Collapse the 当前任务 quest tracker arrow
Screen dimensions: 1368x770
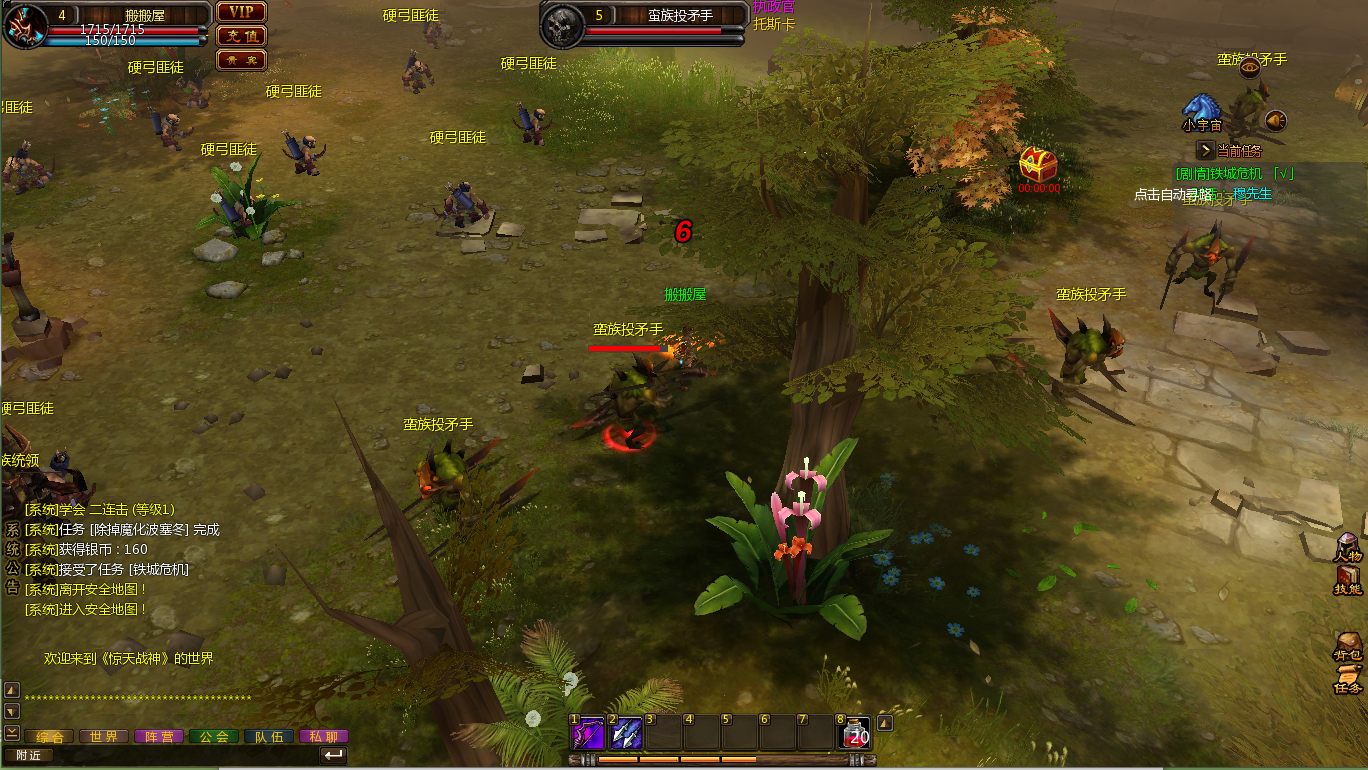coord(1206,150)
